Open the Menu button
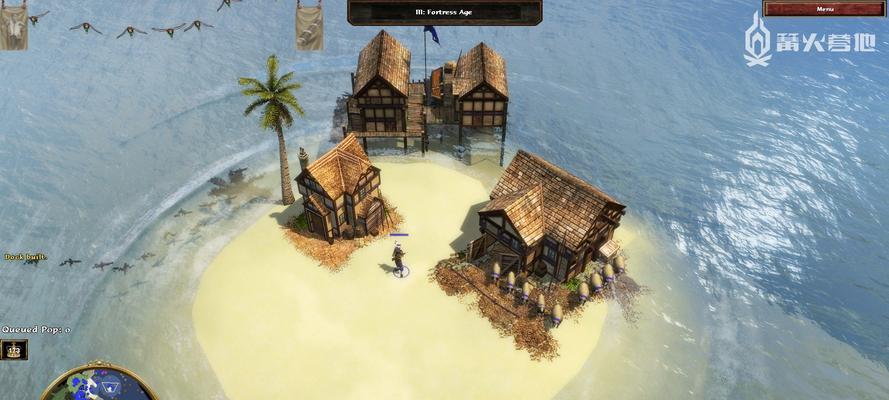This screenshot has width=889, height=400. [824, 9]
